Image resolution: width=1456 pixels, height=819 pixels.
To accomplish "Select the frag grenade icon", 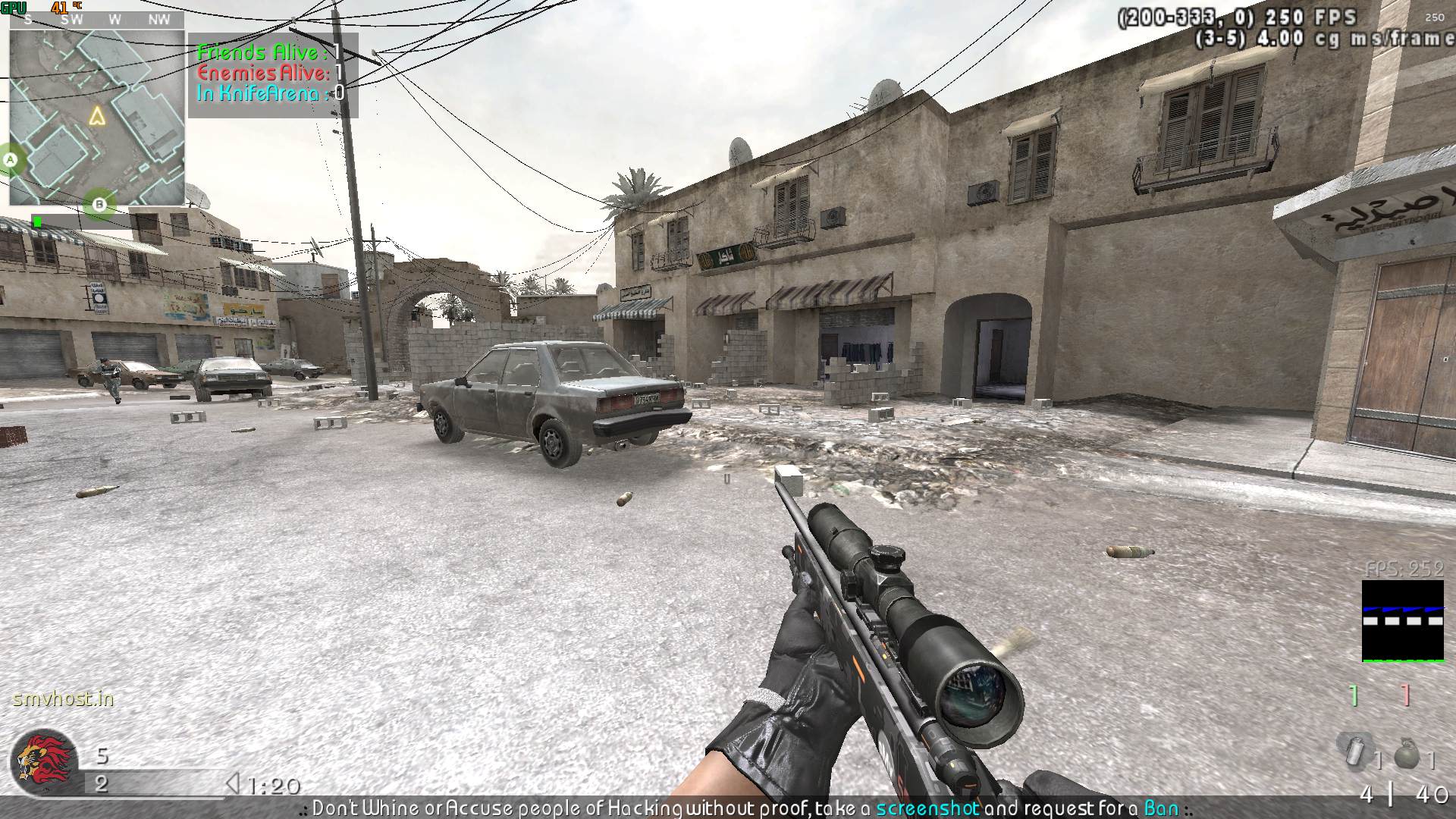I will click(1407, 754).
